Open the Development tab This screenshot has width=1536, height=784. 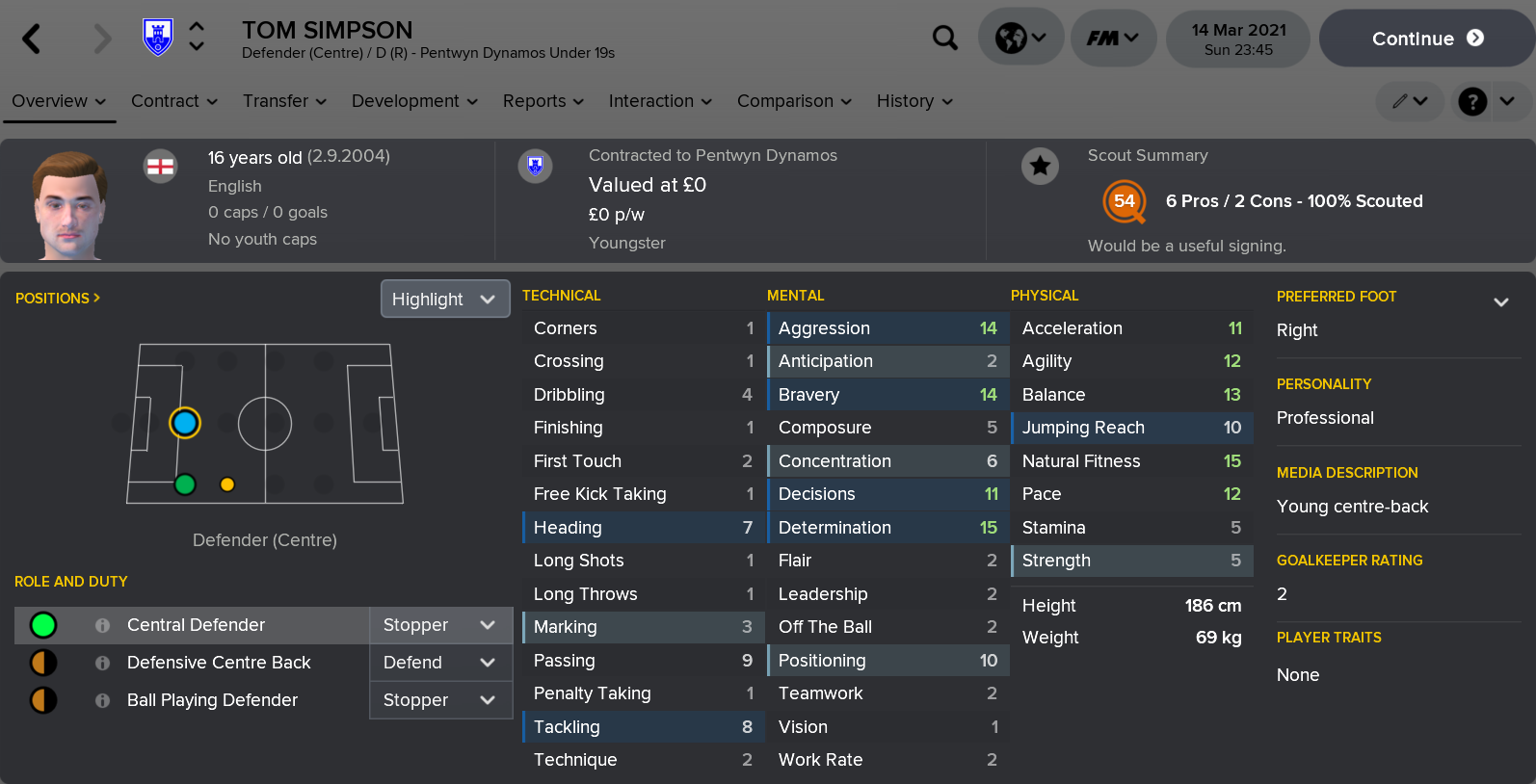pyautogui.click(x=414, y=101)
